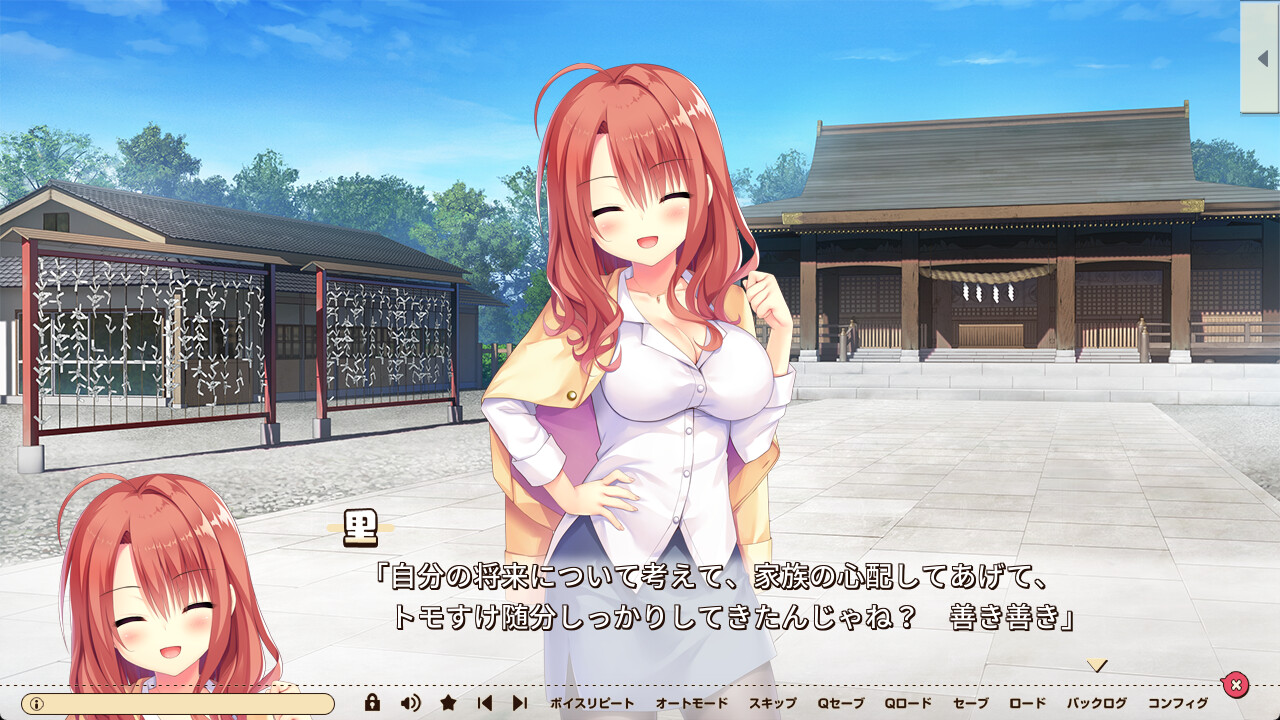Click the speaker volume icon

point(410,703)
